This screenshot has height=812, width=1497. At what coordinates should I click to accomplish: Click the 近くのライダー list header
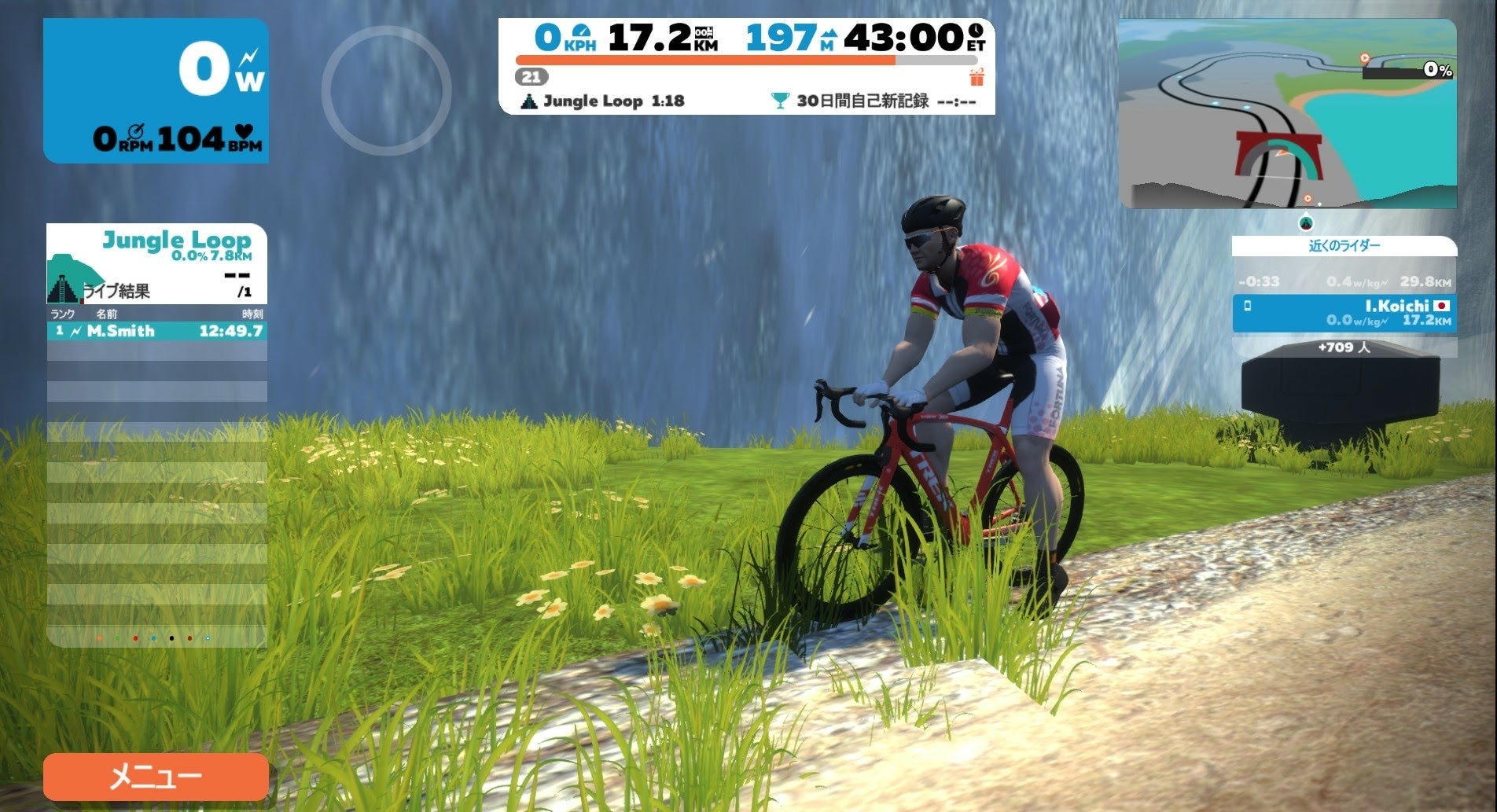[x=1344, y=246]
